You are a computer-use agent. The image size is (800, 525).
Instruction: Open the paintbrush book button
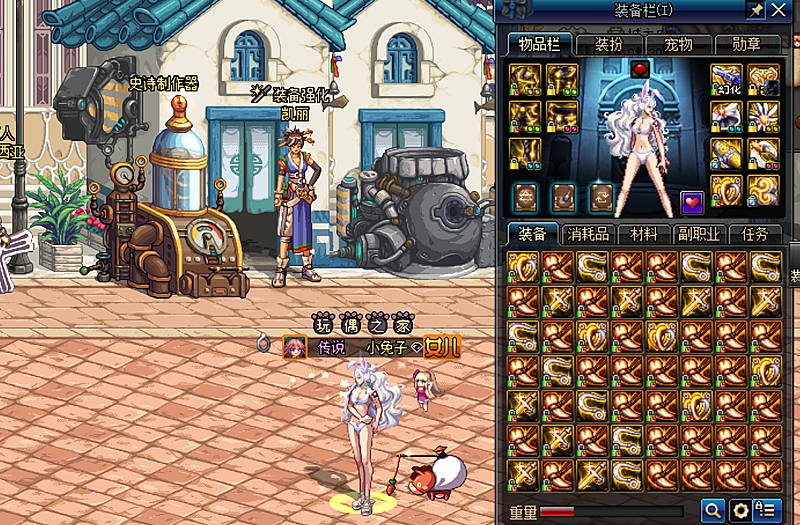pyautogui.click(x=563, y=196)
